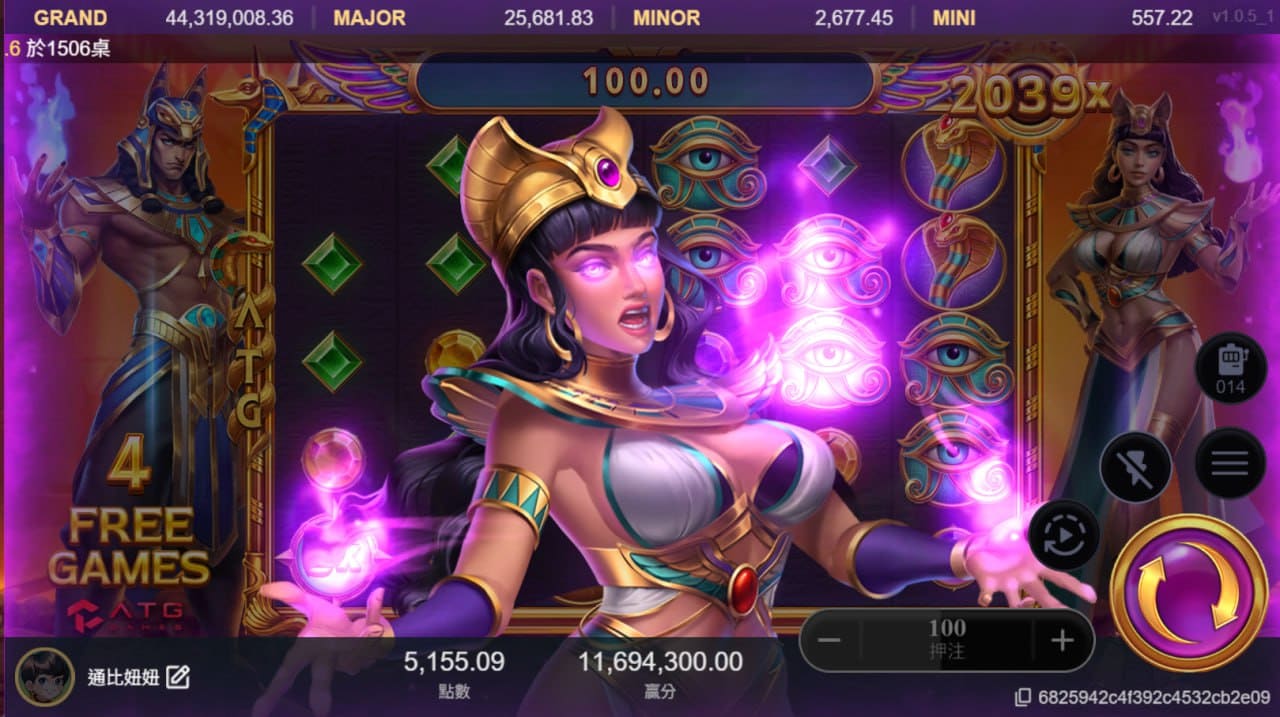Screen dimensions: 1280x717
Task: Open the player avatar profile
Action: click(x=45, y=677)
